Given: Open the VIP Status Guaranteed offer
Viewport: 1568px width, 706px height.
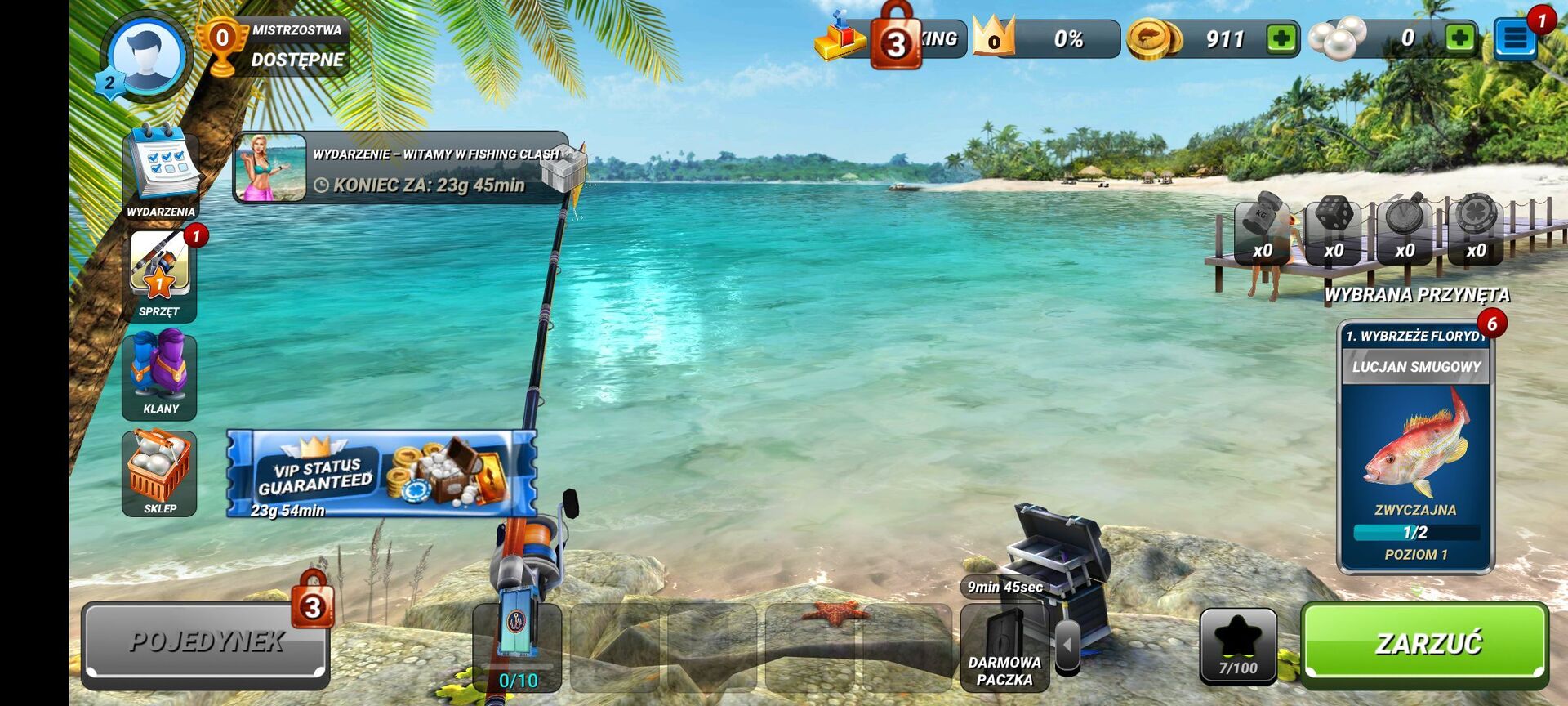Looking at the screenshot, I should click(x=381, y=474).
